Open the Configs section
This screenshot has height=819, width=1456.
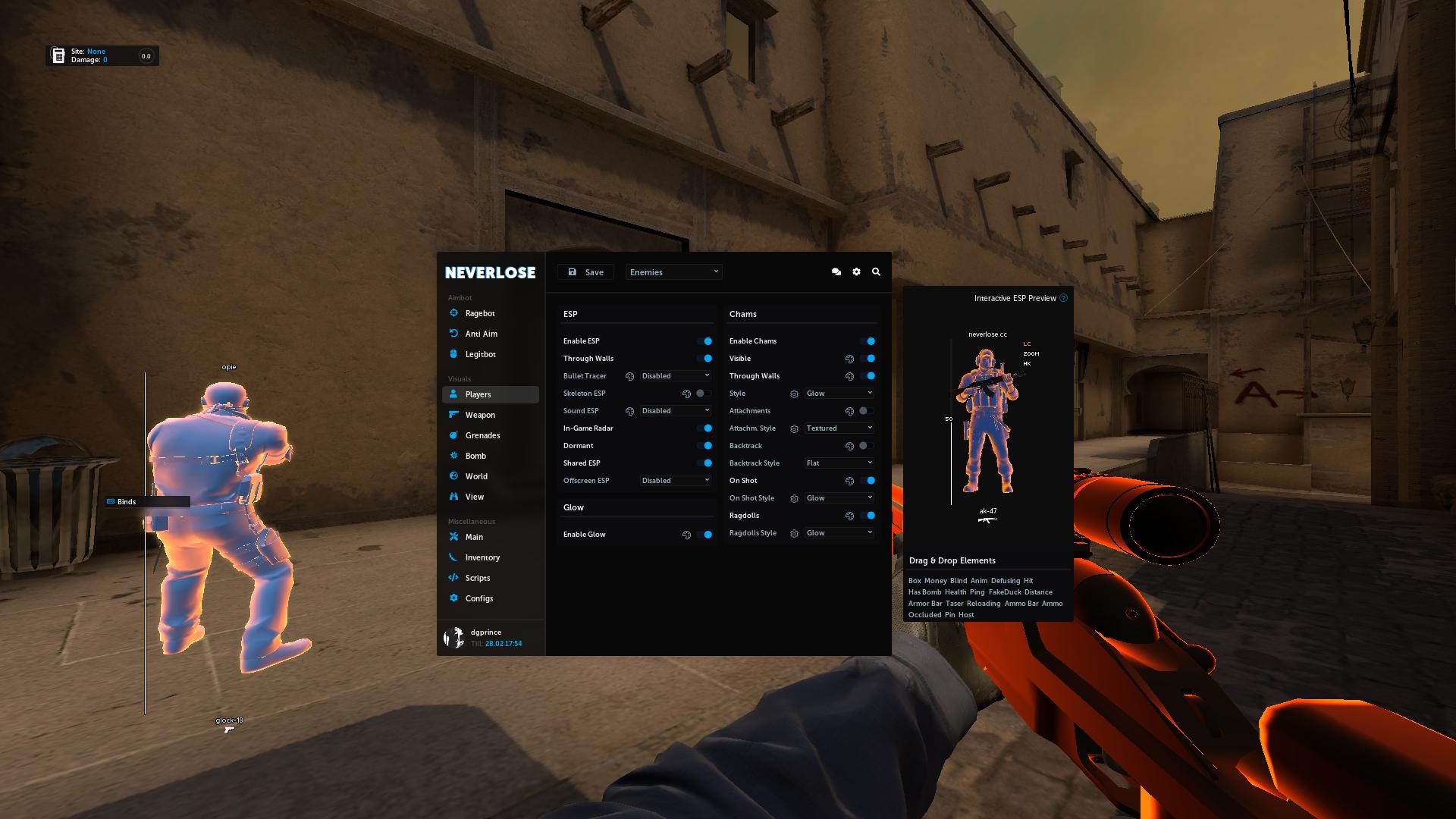(479, 598)
